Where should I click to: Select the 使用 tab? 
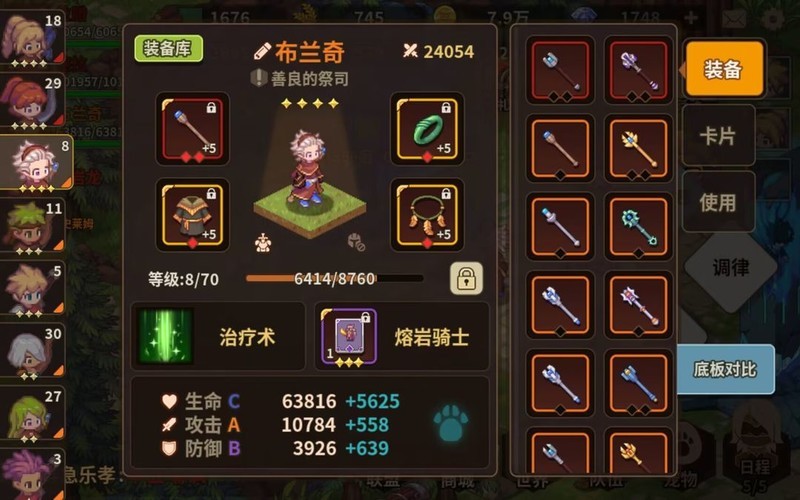point(718,202)
